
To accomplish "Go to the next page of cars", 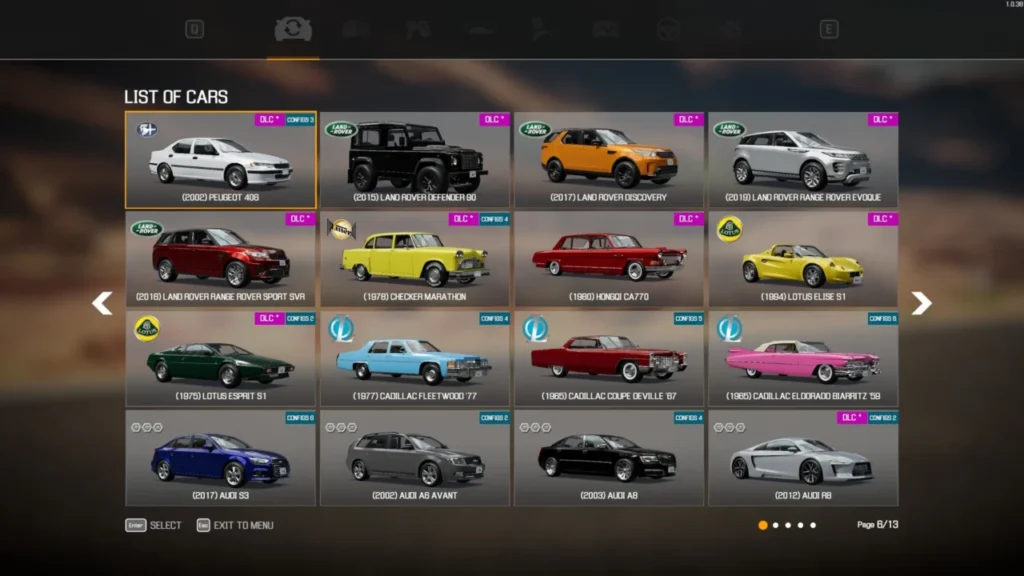I will [x=921, y=303].
